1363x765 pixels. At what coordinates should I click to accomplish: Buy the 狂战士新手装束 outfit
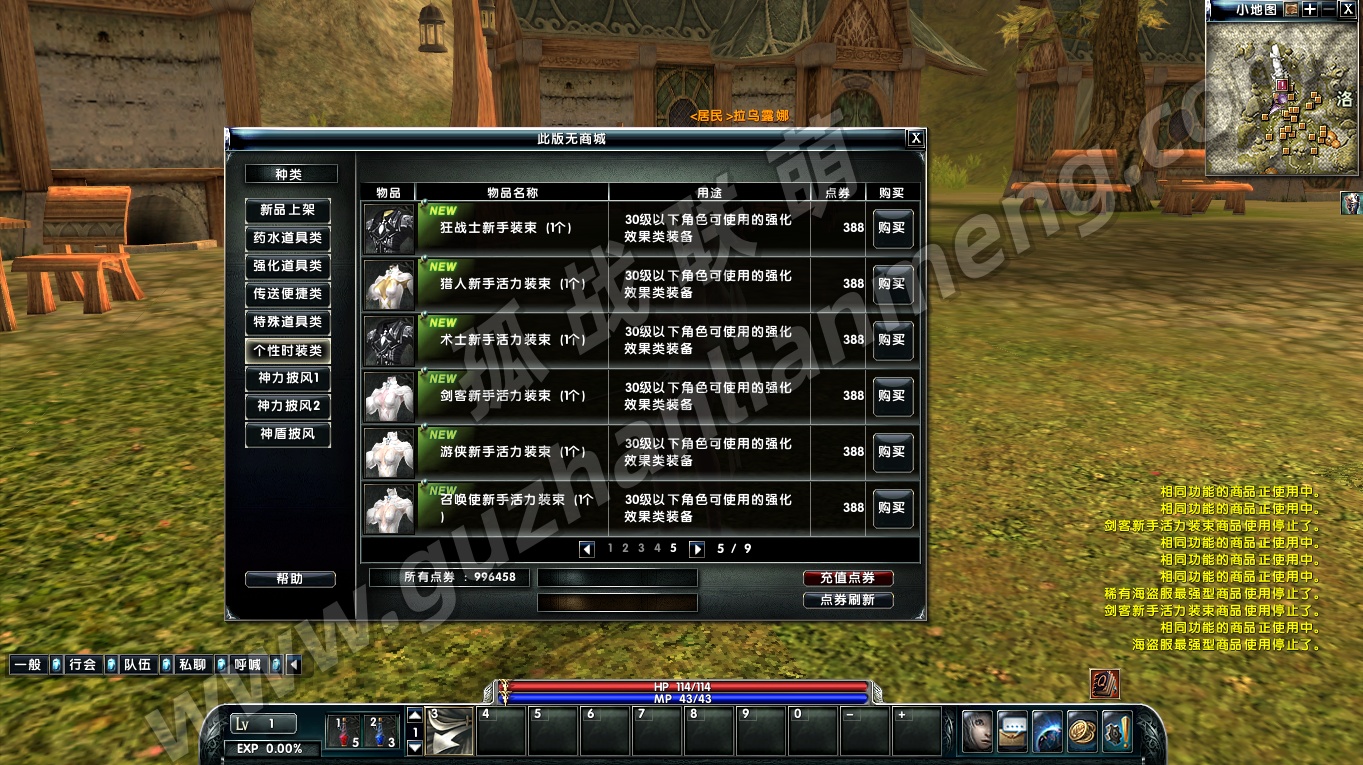click(892, 228)
